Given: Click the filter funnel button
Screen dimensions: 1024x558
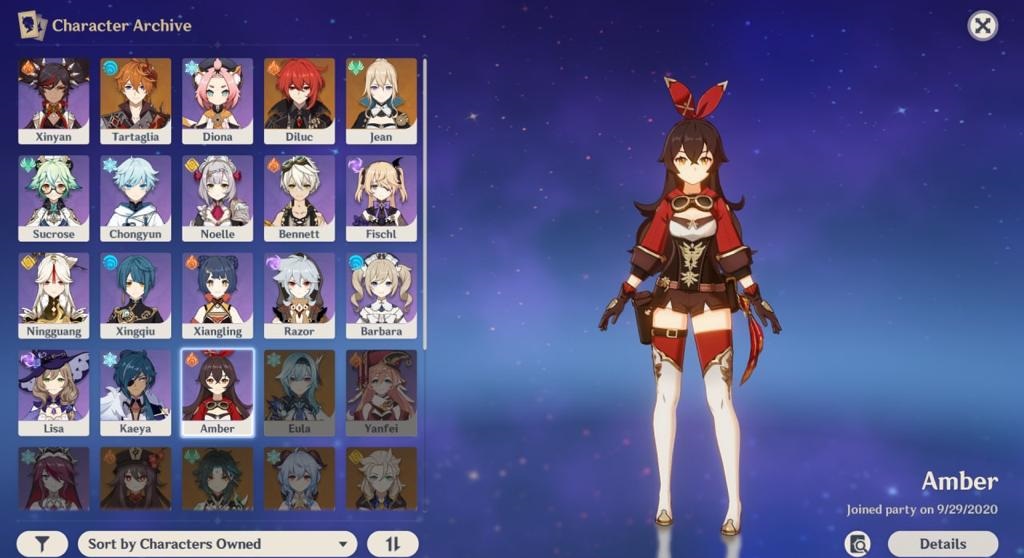Looking at the screenshot, I should click(43, 544).
